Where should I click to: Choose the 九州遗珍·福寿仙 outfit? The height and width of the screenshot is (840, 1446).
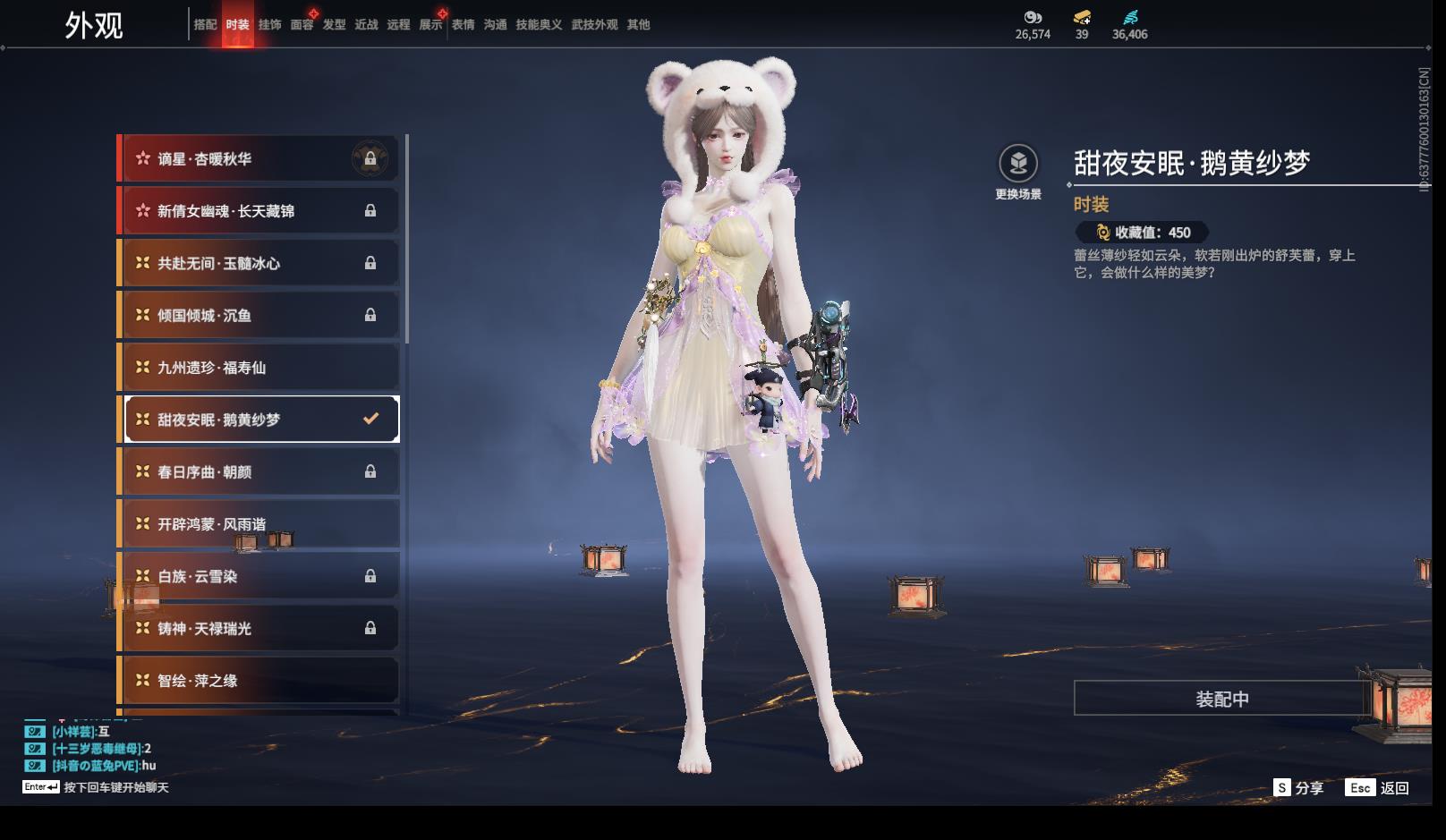pos(259,368)
